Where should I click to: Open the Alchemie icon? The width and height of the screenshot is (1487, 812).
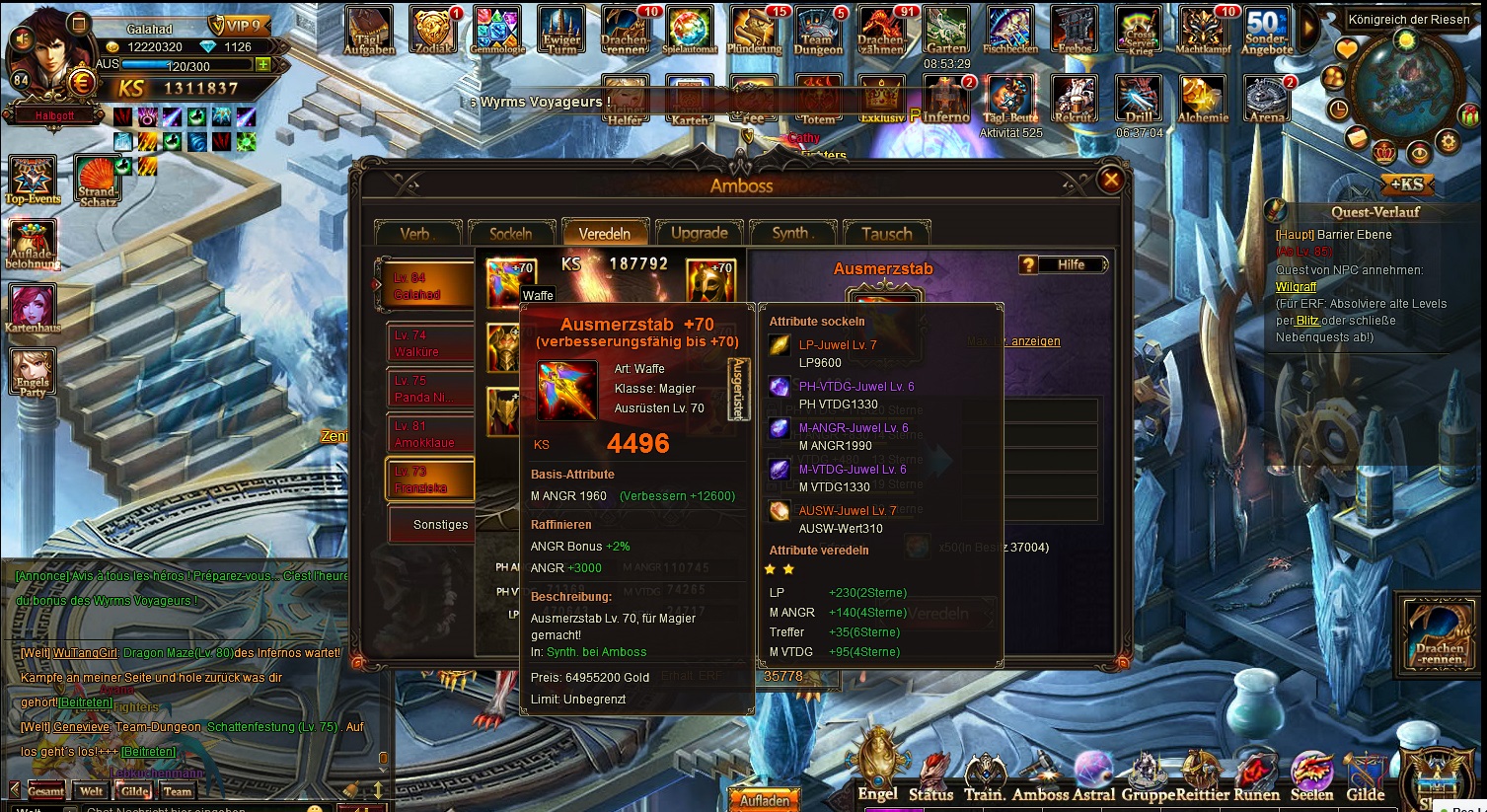point(1202,100)
